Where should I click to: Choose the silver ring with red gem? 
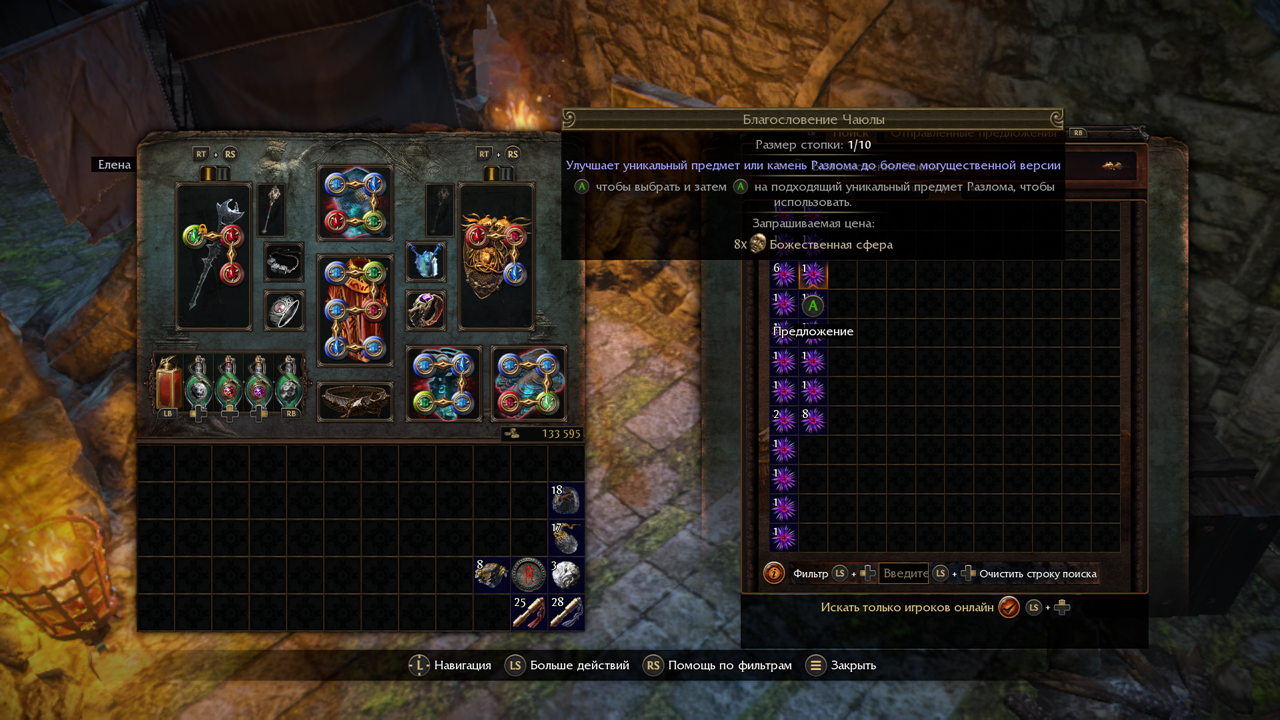tap(284, 310)
